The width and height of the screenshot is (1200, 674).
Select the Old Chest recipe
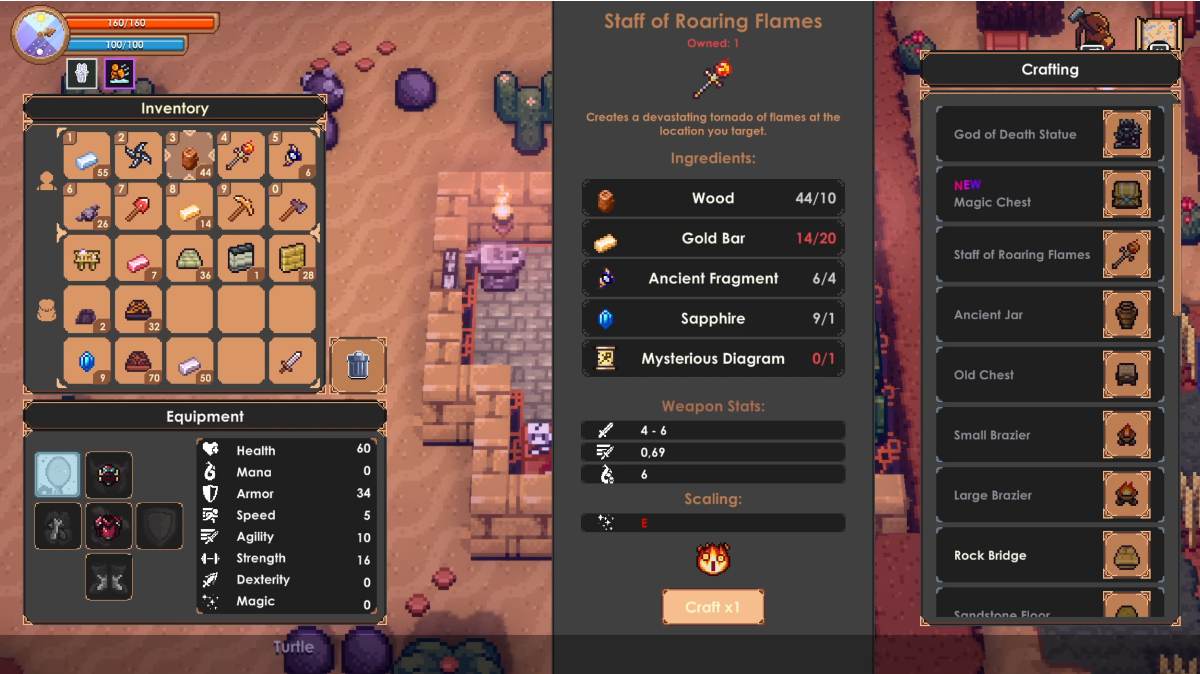pos(1050,375)
